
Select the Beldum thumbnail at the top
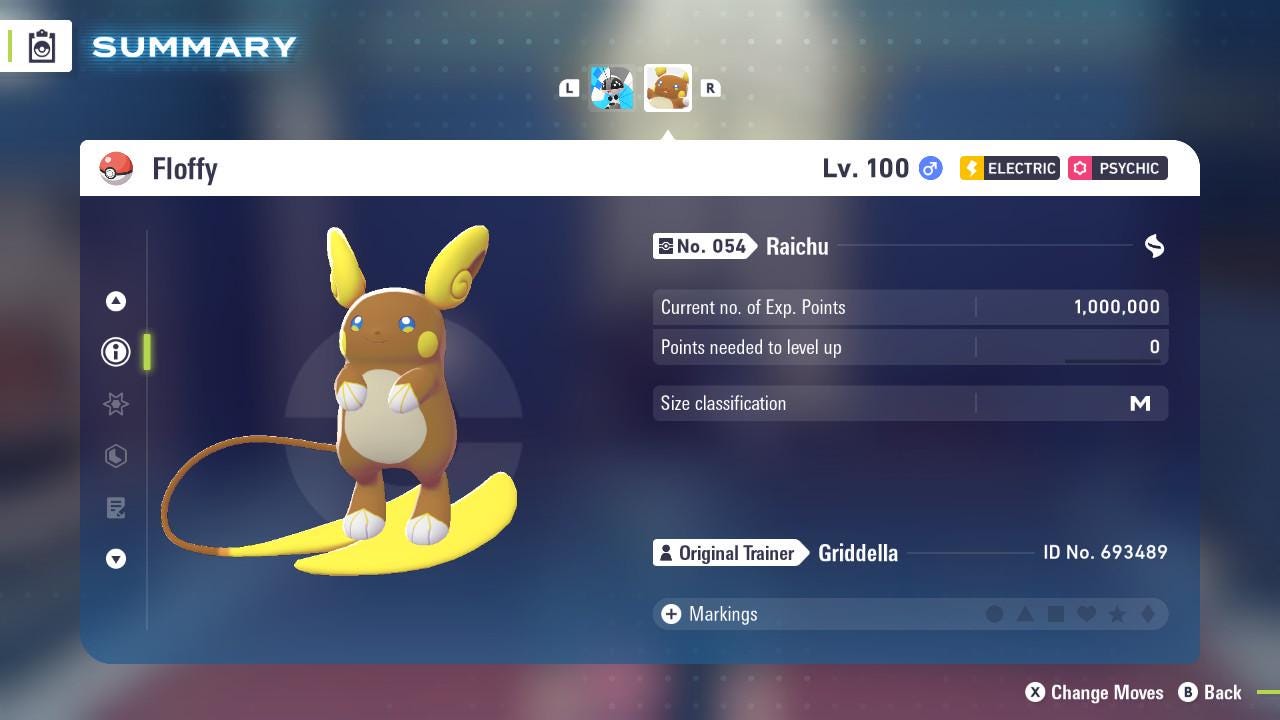coord(612,88)
